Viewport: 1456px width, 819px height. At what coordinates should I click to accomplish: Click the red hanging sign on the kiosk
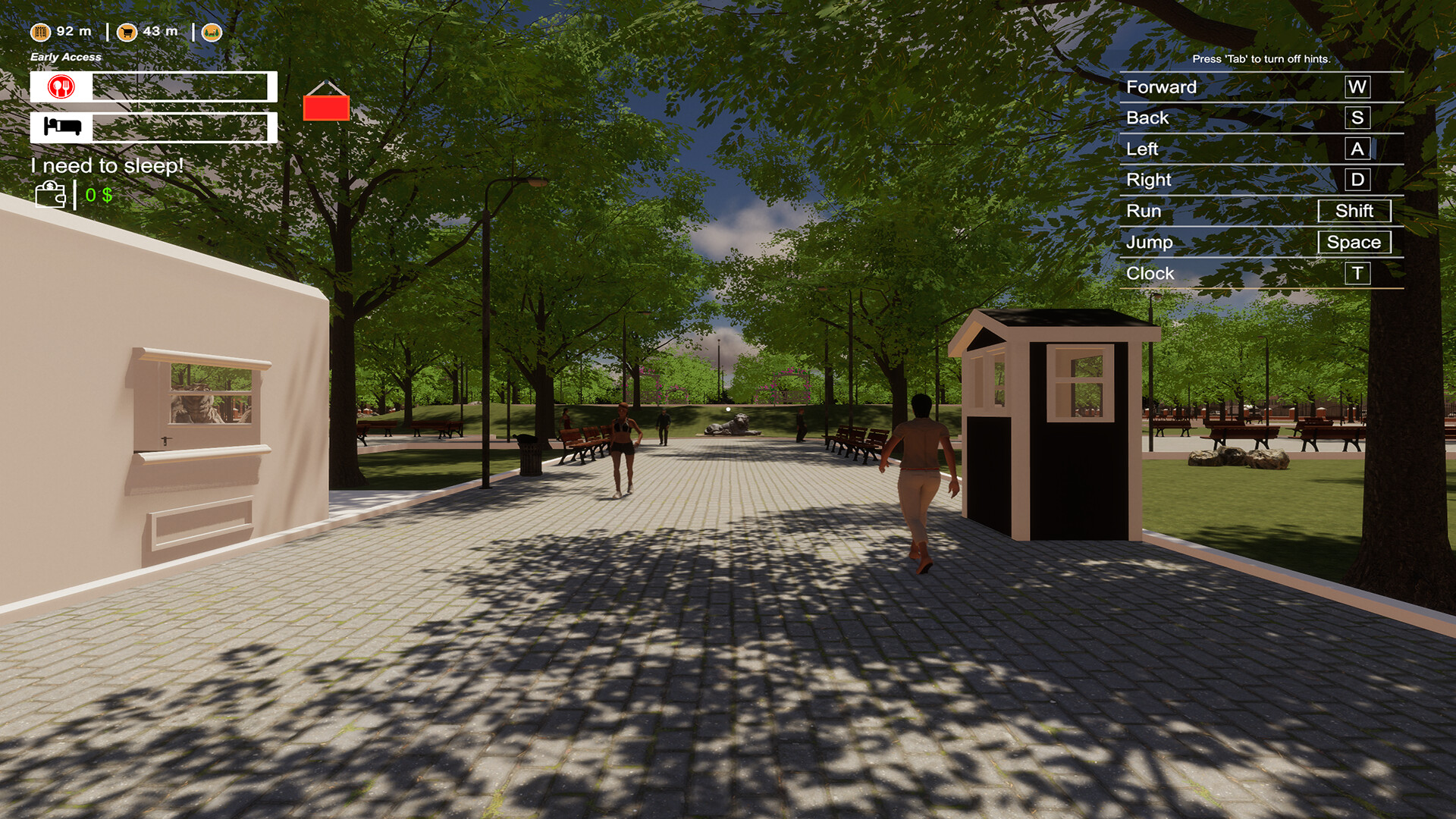(327, 106)
